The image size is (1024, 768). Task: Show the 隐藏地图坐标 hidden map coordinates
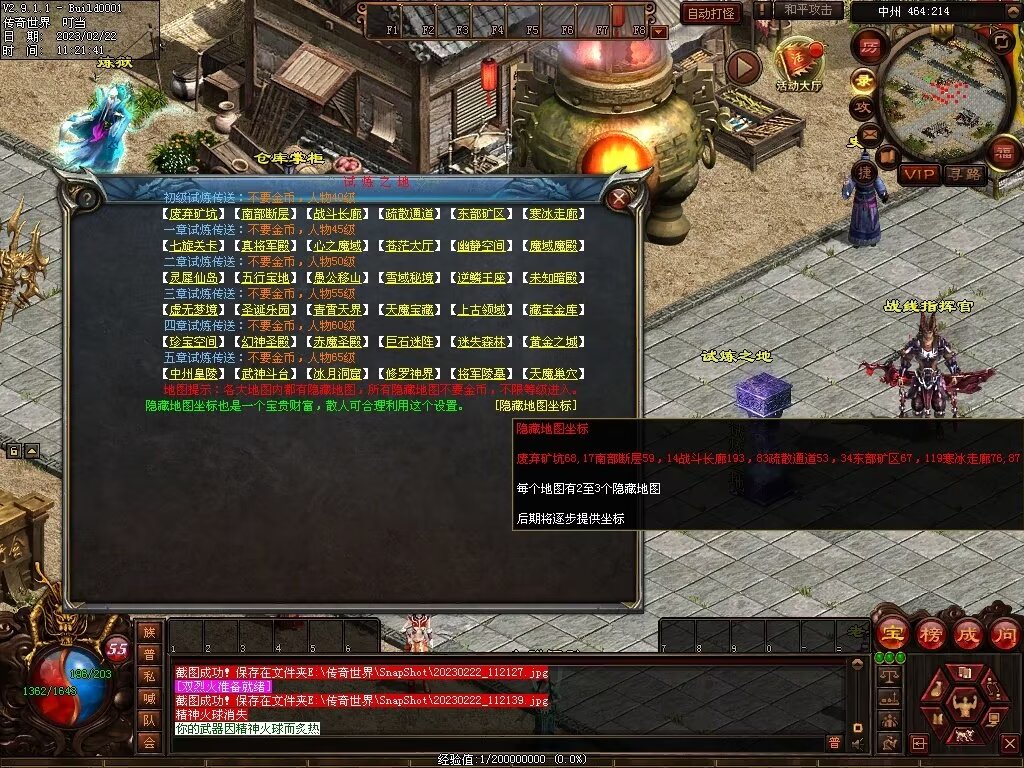pyautogui.click(x=536, y=406)
